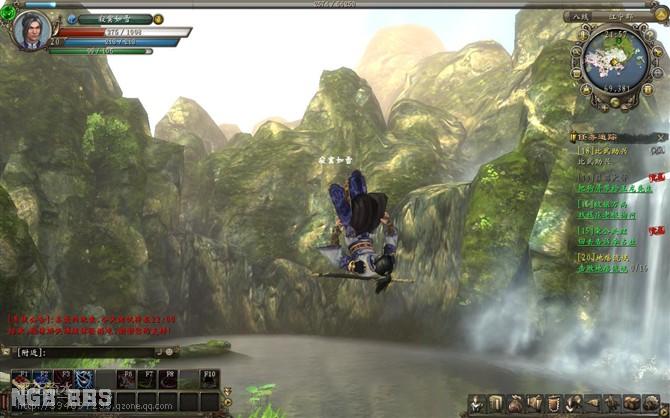Screen dimensions: 670x418
Task: Click the shield icon in the bottom menu
Action: point(553,402)
